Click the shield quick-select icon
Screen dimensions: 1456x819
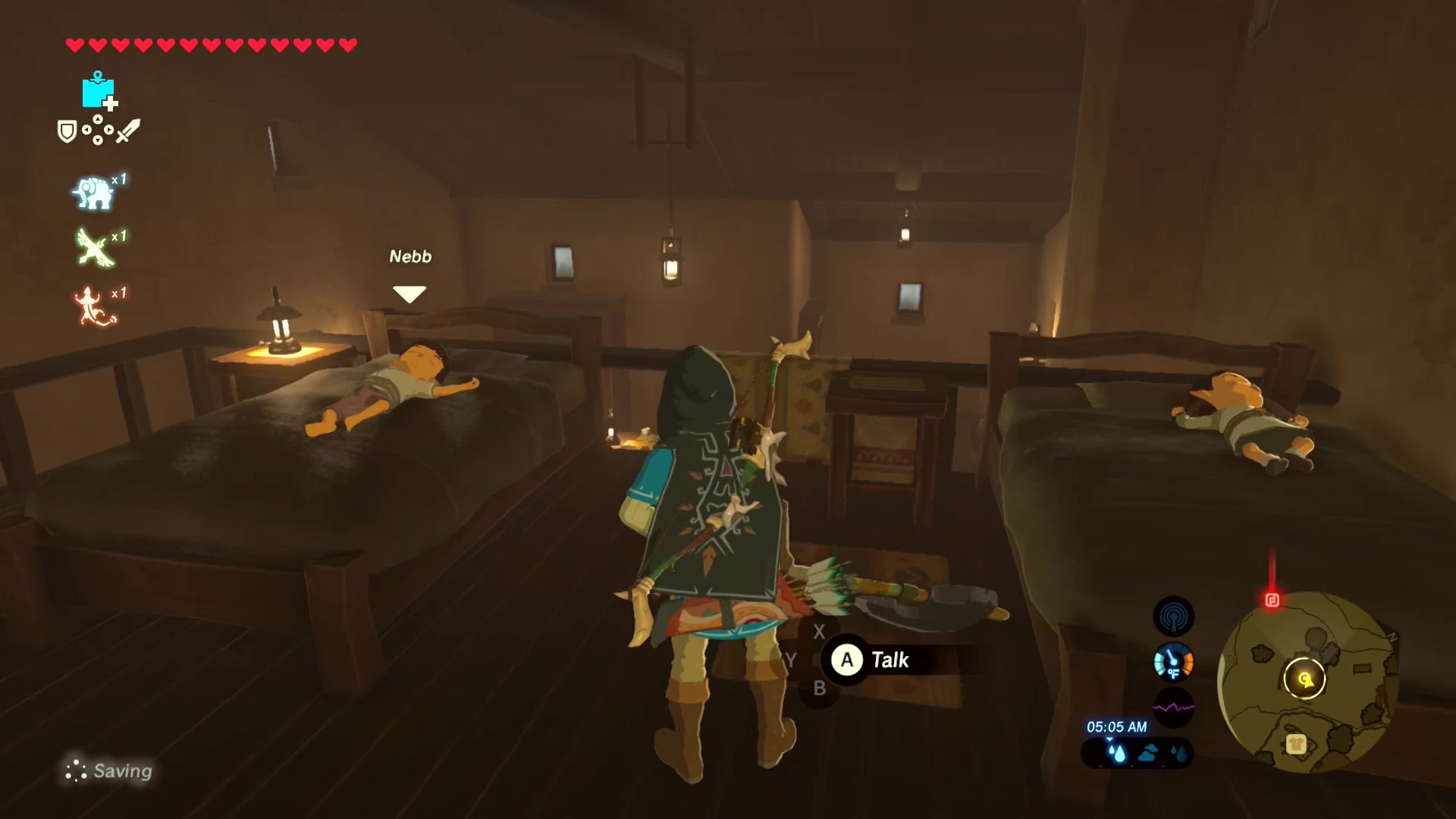coord(67,132)
